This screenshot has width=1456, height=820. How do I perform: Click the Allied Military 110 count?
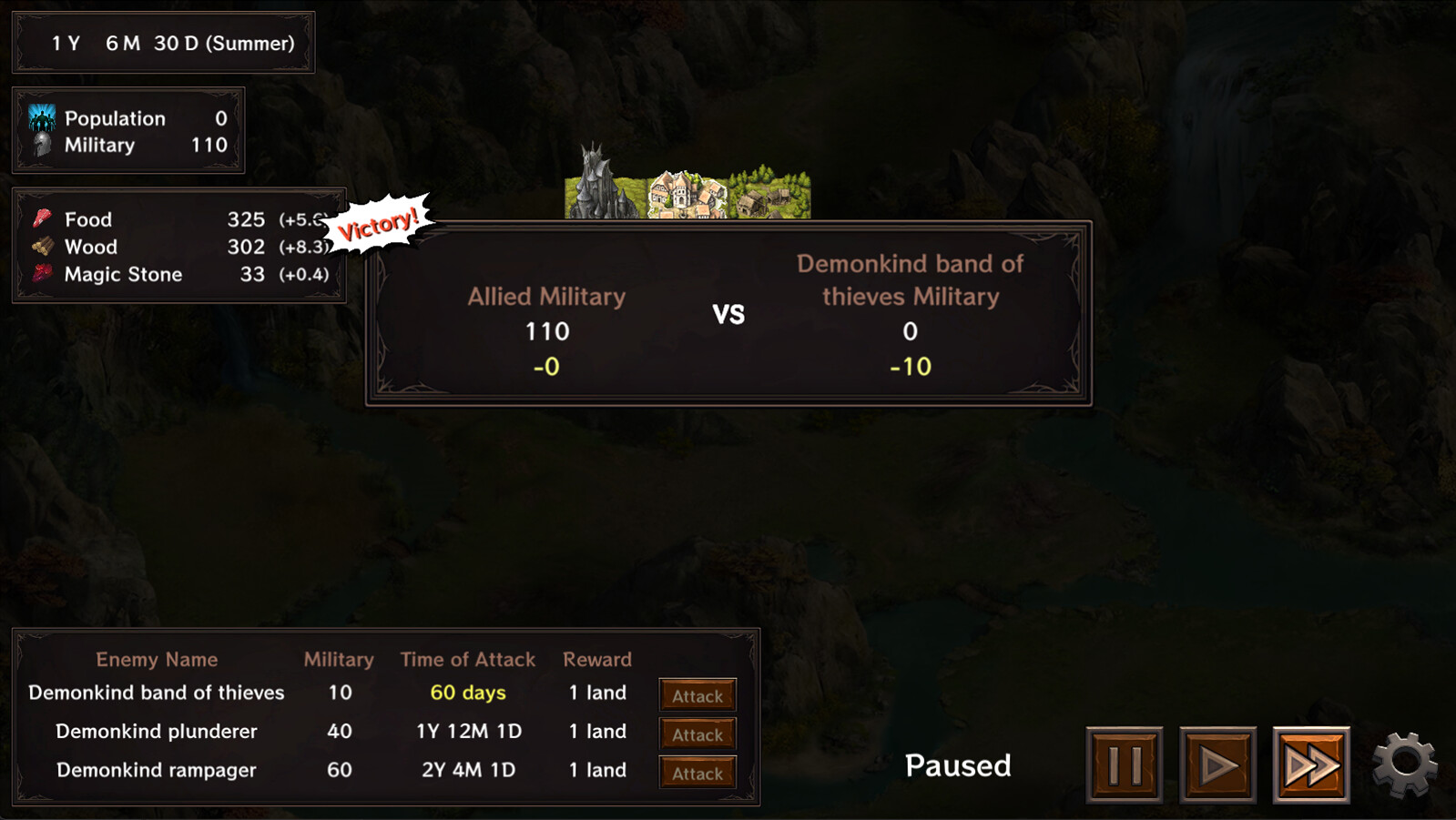[x=545, y=331]
